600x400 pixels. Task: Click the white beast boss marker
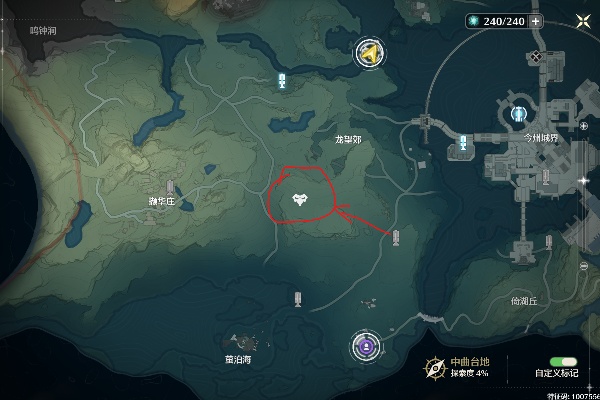[x=300, y=200]
